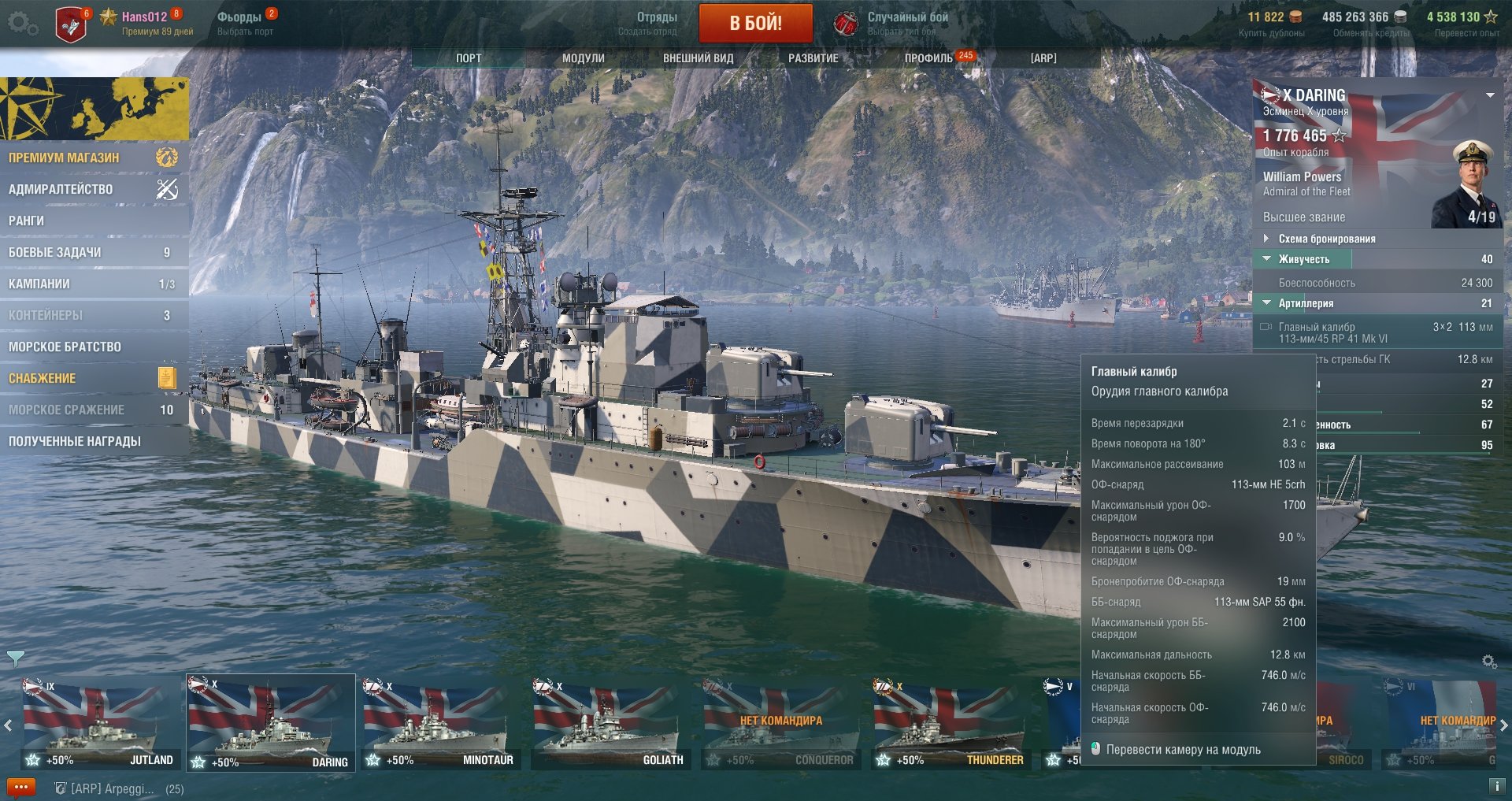Select the Jutland ship in carousel

point(99,722)
